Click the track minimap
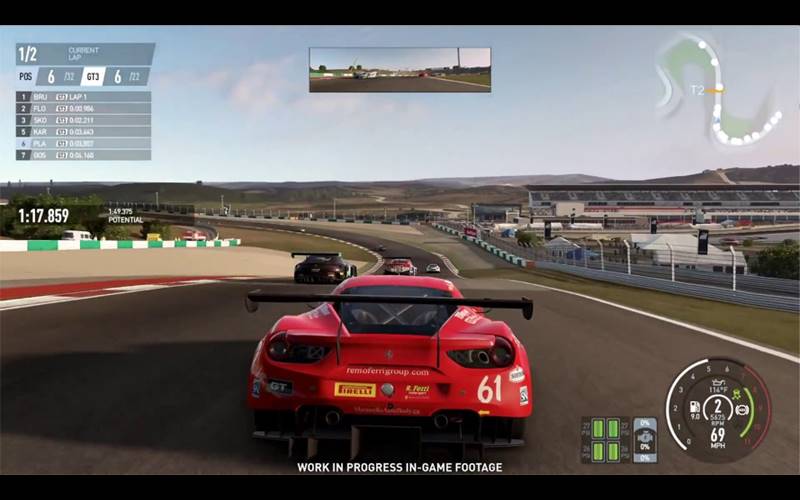Screen dimensions: 800x500 click(718, 88)
